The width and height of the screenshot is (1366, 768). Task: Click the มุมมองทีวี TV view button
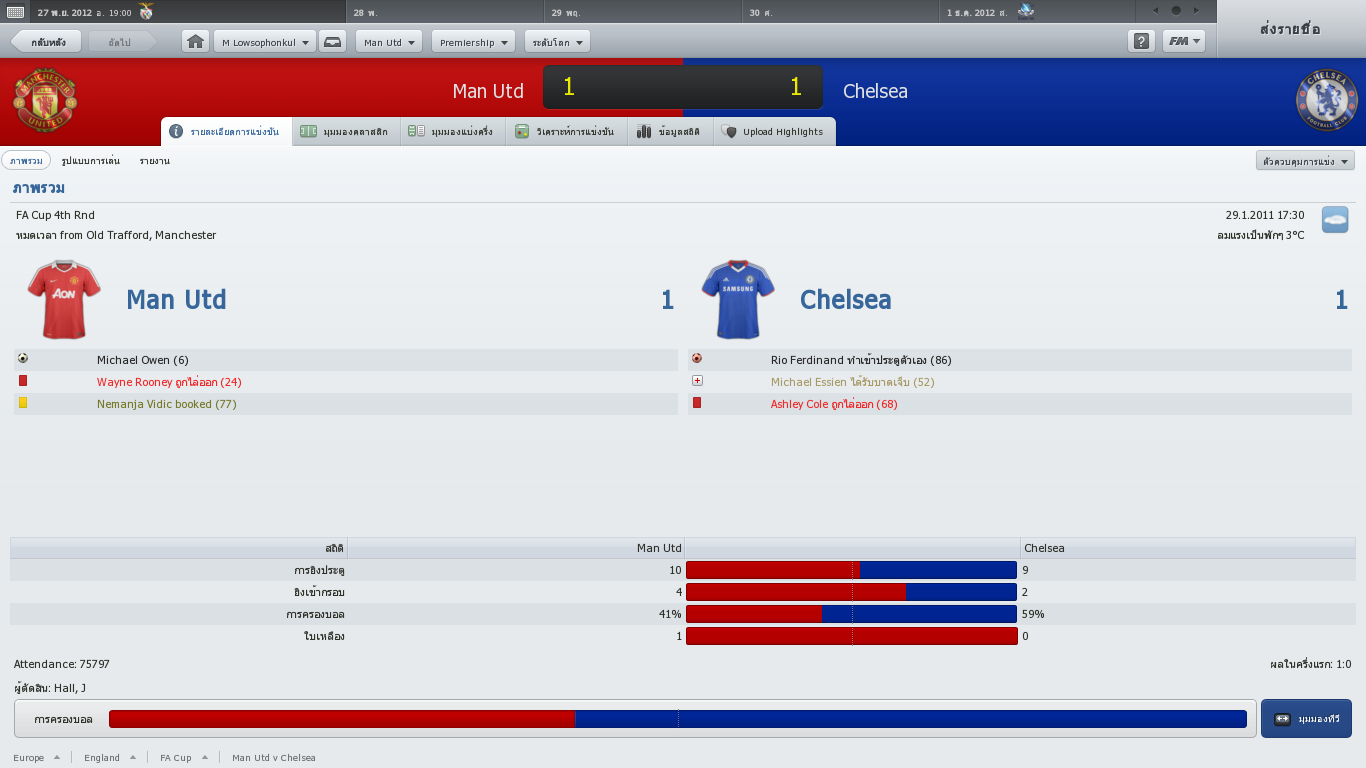pyautogui.click(x=1306, y=719)
